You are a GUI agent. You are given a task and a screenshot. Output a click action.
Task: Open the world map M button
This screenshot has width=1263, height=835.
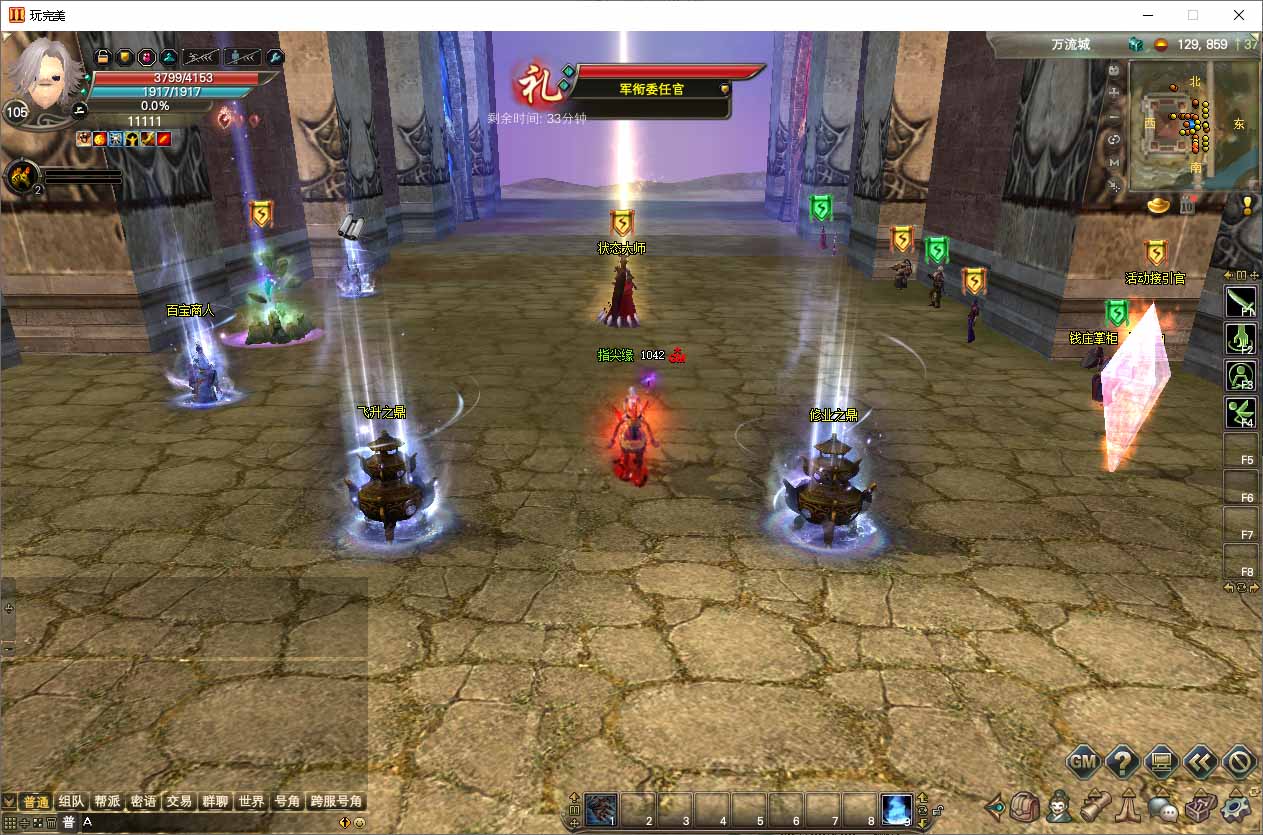point(1115,162)
